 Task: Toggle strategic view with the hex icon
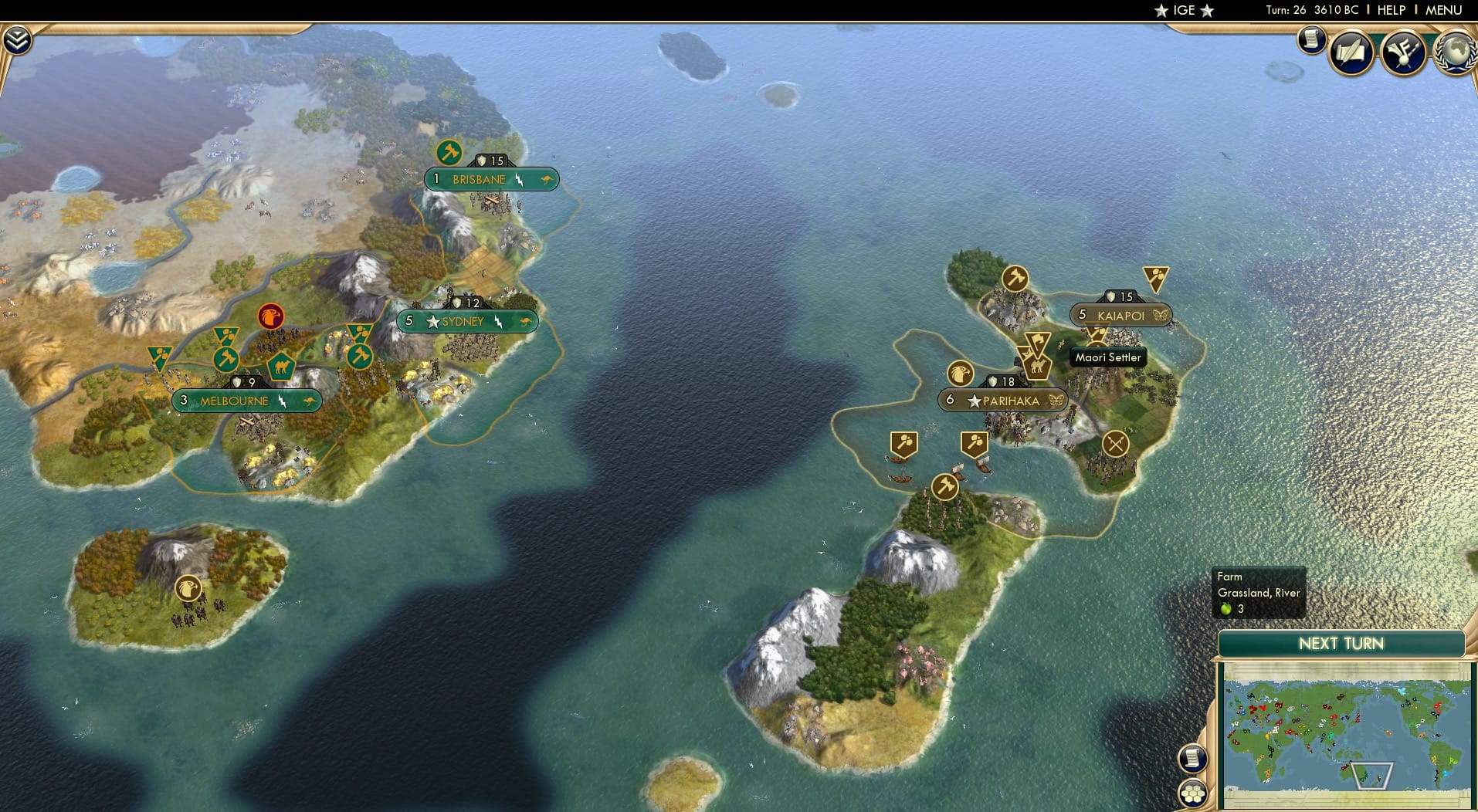pyautogui.click(x=1193, y=793)
